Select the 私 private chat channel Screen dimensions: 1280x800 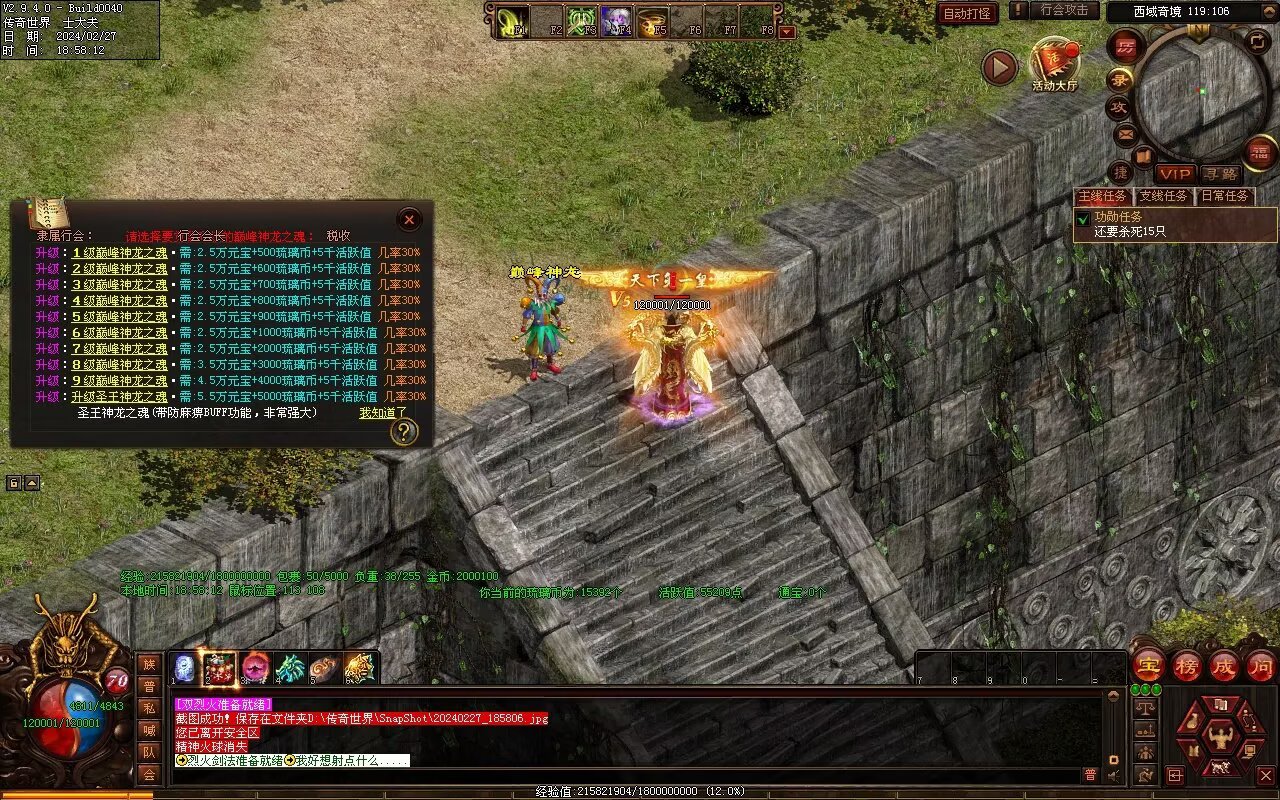coord(149,708)
